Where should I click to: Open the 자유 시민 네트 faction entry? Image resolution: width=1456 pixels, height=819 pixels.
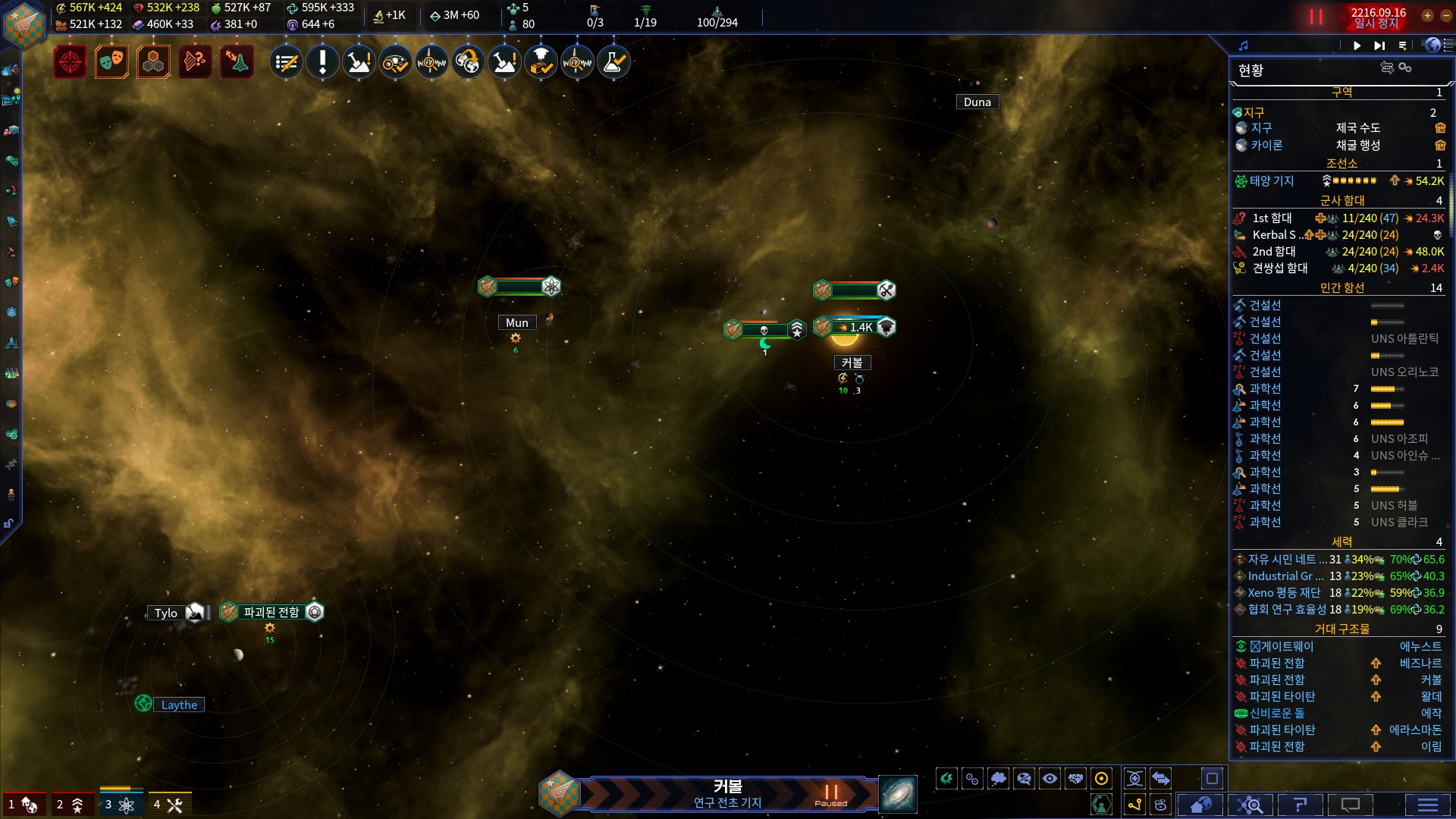1287,560
